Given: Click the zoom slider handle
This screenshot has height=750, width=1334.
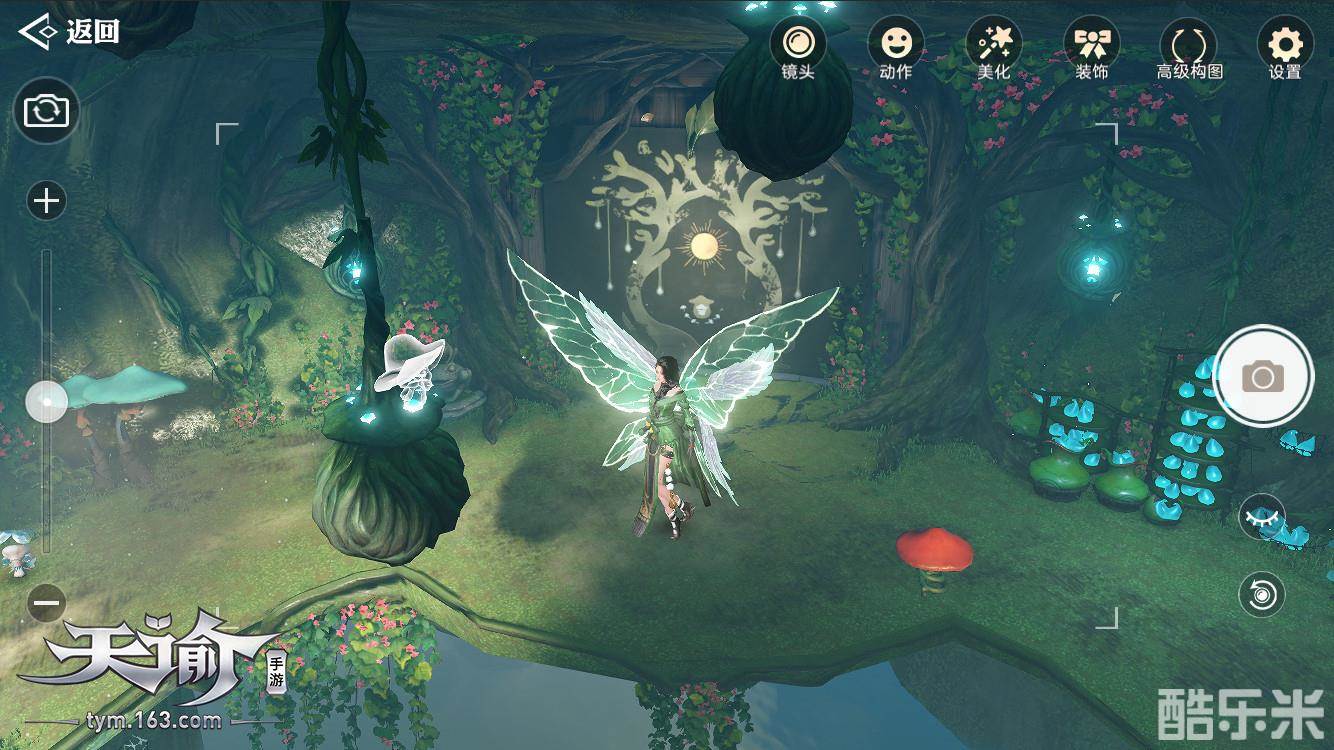Looking at the screenshot, I should (46, 403).
